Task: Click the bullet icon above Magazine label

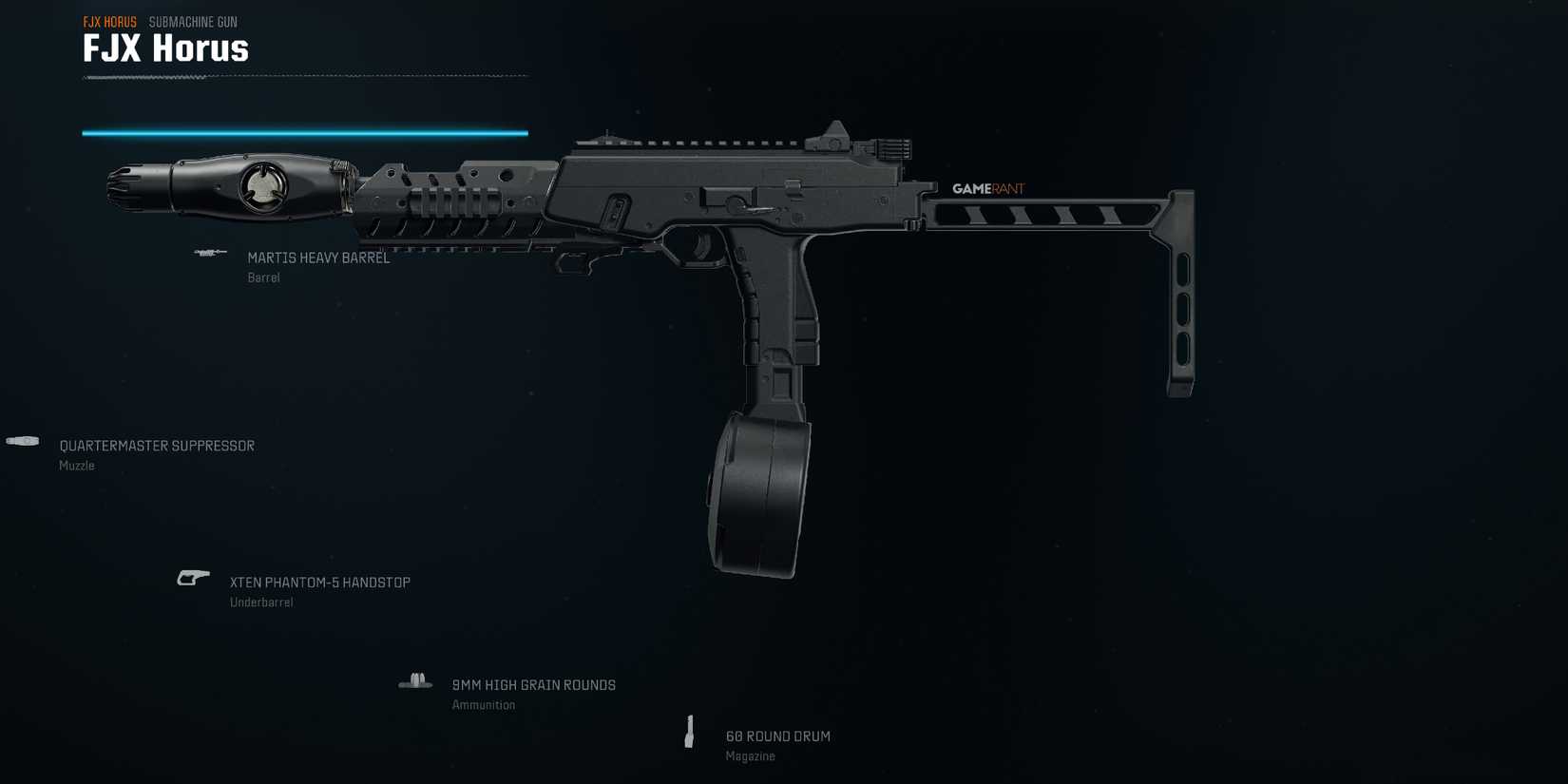Action: 690,730
